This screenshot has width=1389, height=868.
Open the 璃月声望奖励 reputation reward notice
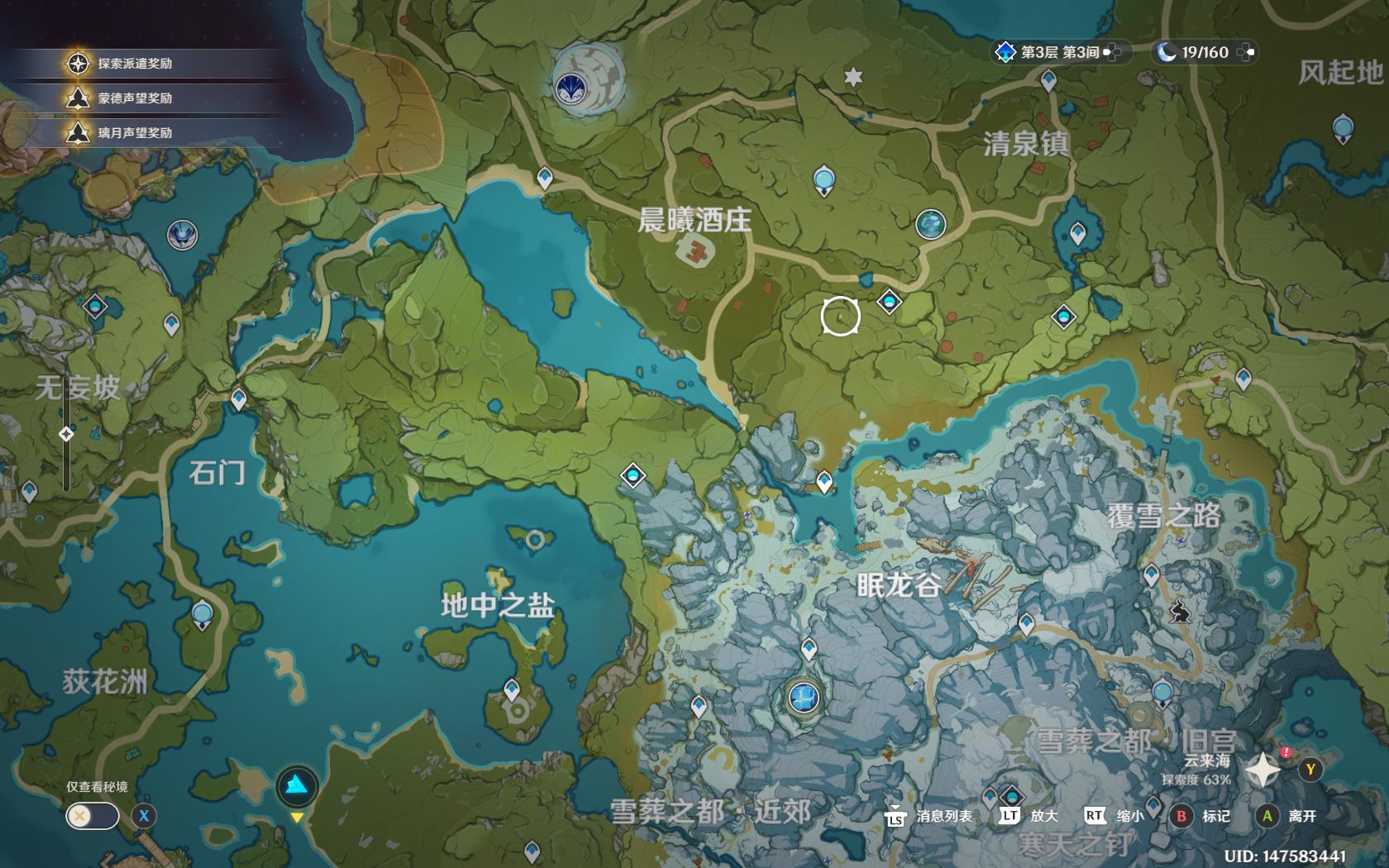pos(134,133)
